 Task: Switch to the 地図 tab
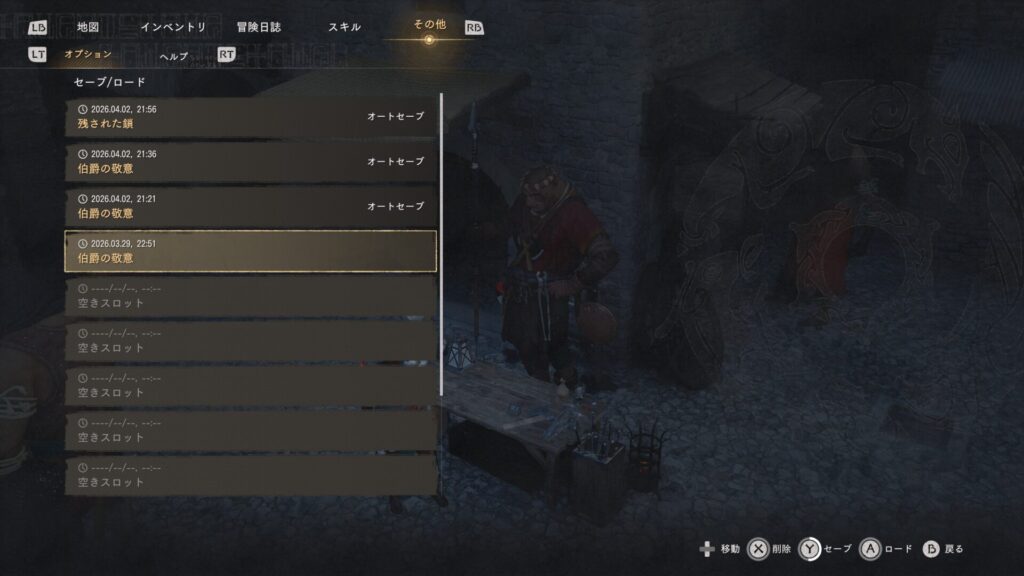click(x=87, y=27)
